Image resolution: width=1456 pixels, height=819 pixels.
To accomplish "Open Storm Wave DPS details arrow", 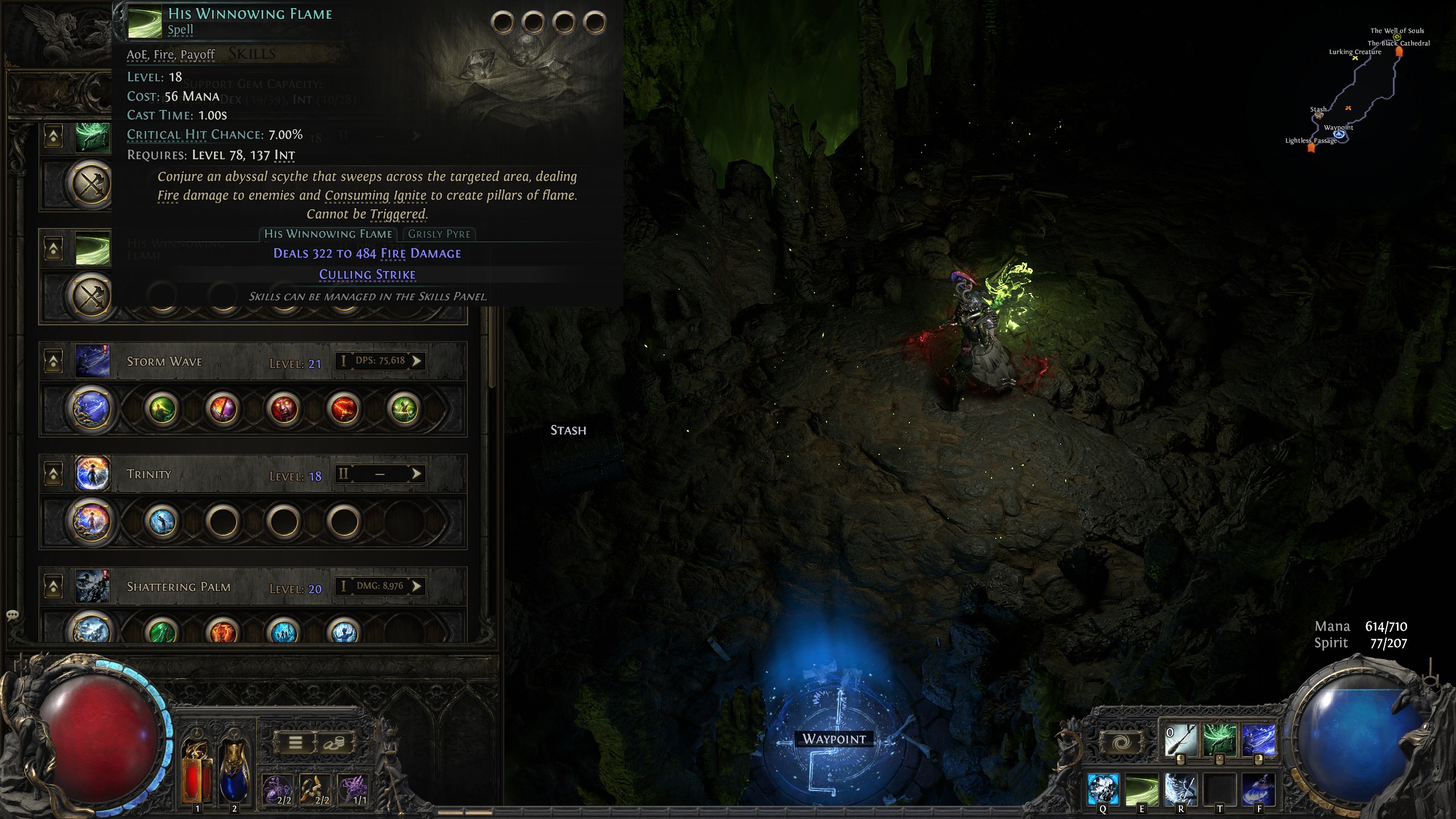I will (x=417, y=361).
